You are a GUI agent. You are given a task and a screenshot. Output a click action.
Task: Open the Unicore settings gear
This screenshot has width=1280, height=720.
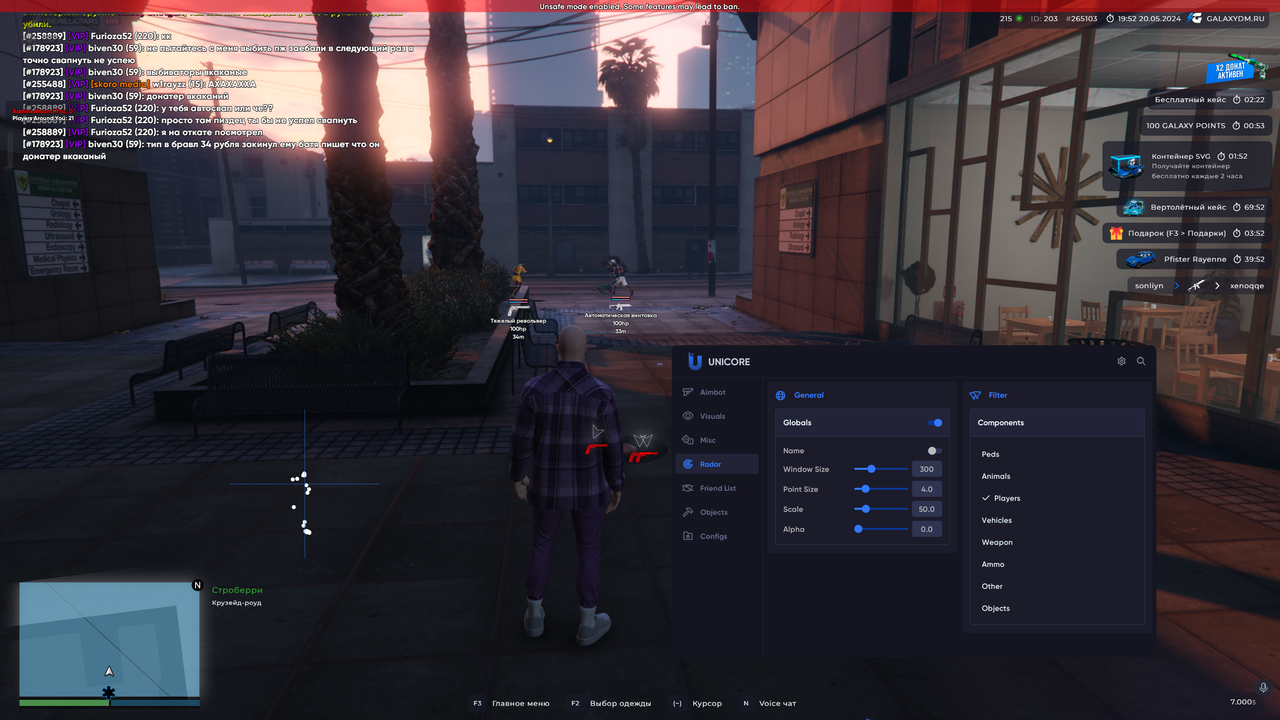click(x=1121, y=361)
